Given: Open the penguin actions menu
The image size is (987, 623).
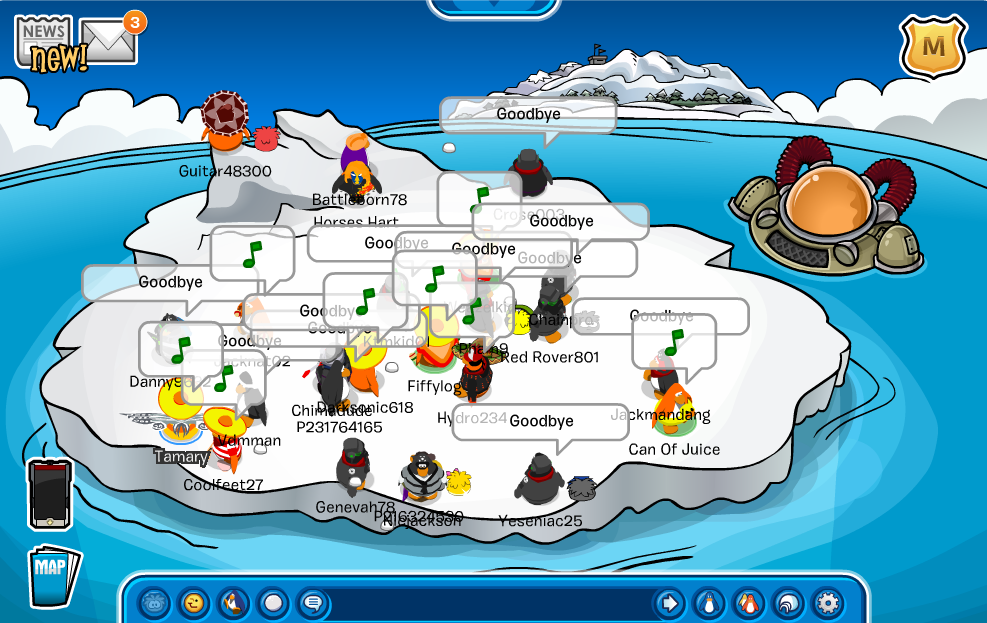Looking at the screenshot, I should pos(233,603).
